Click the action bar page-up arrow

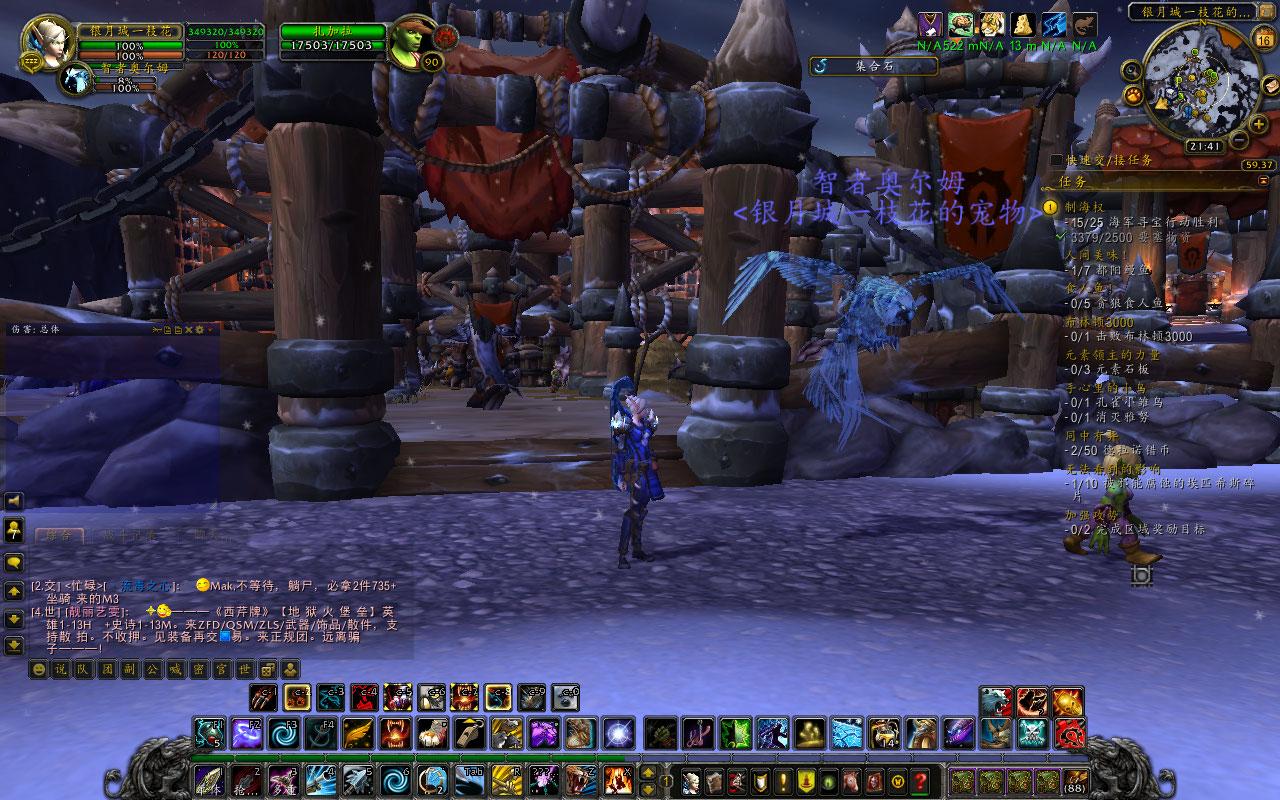648,771
